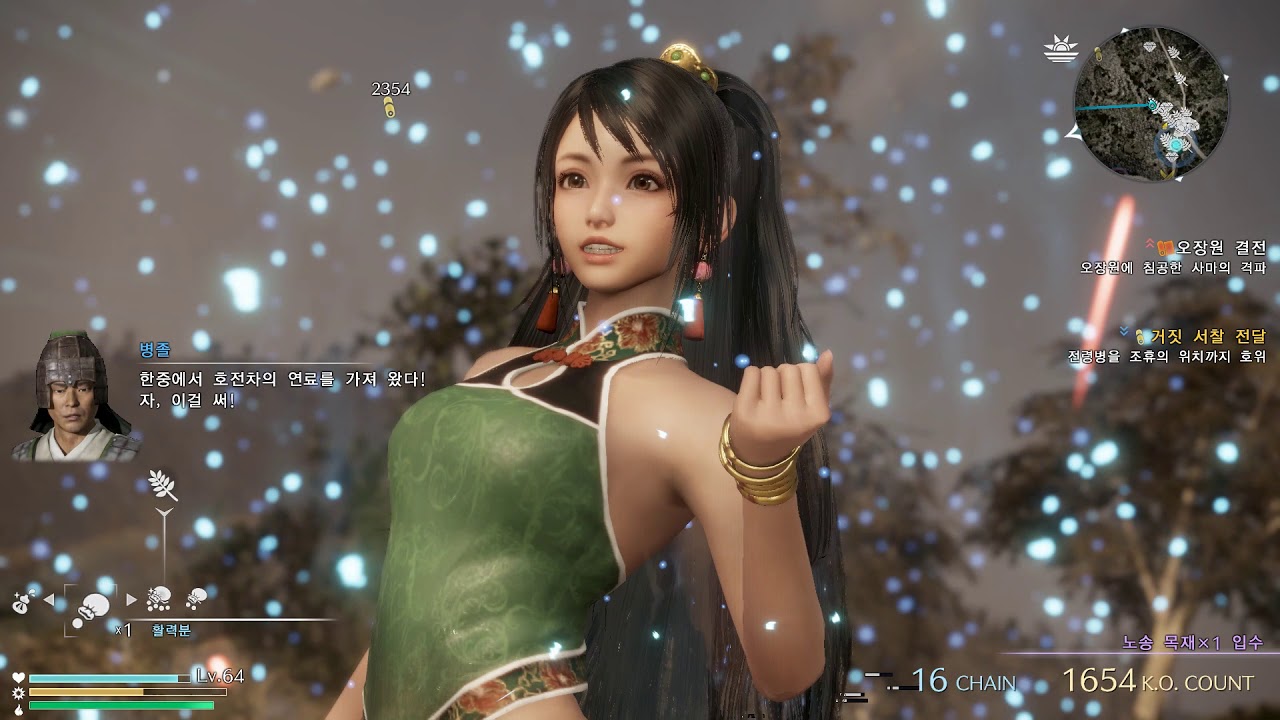Click the right arrow of the item wheel

point(130,598)
